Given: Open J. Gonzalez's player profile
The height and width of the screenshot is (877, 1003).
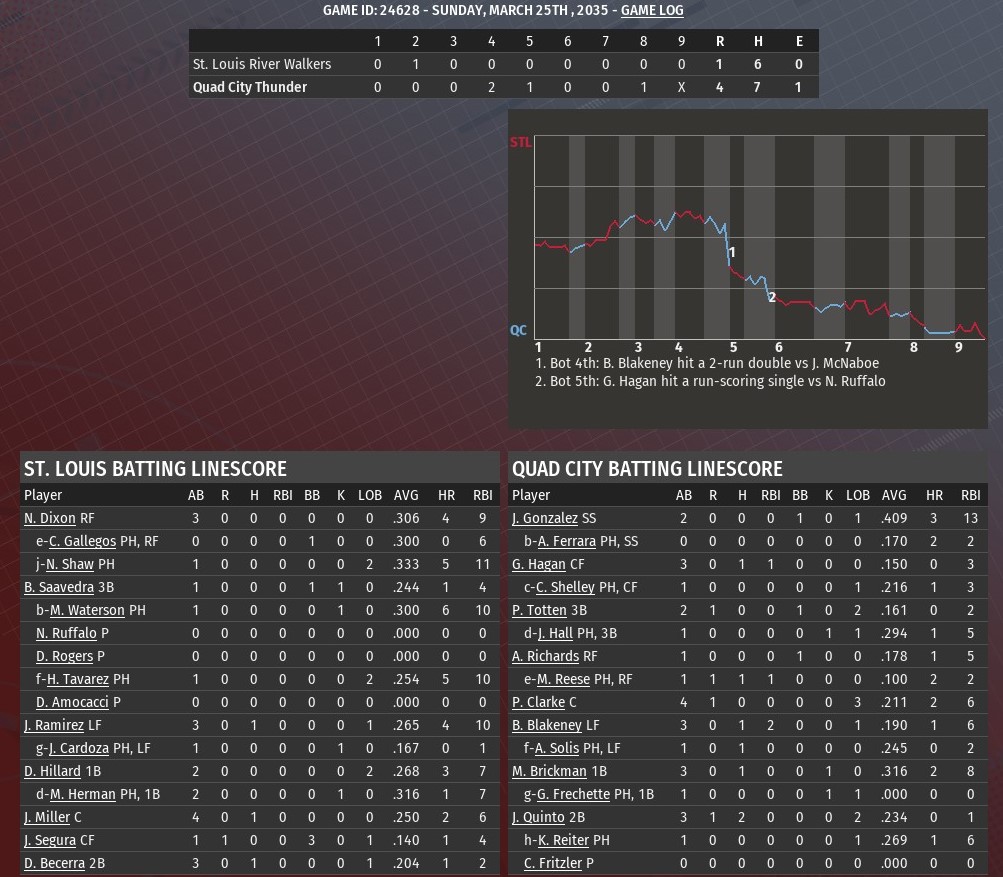Looking at the screenshot, I should click(544, 518).
